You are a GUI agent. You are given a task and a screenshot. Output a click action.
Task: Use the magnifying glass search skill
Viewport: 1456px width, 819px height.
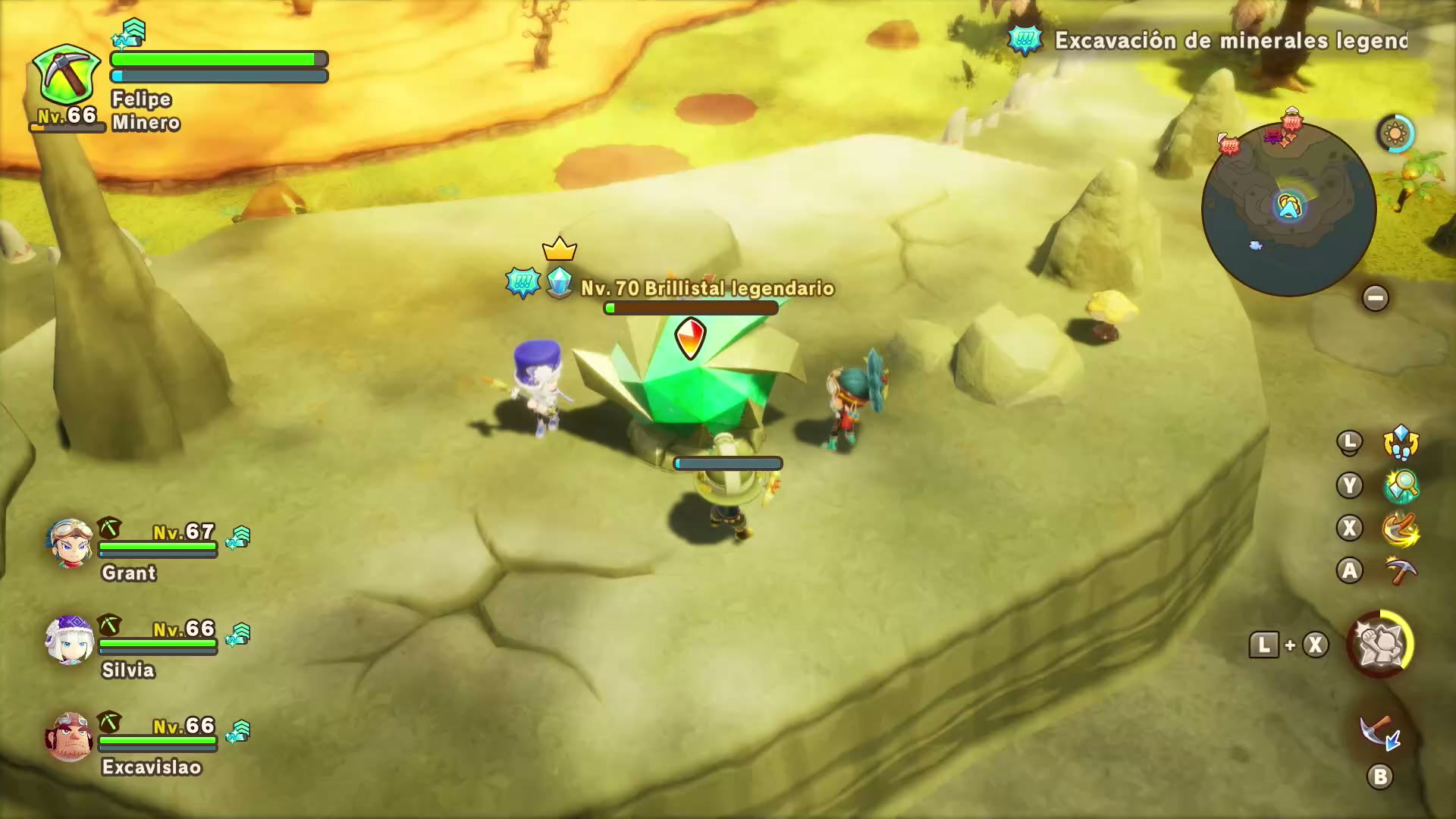(x=1401, y=485)
